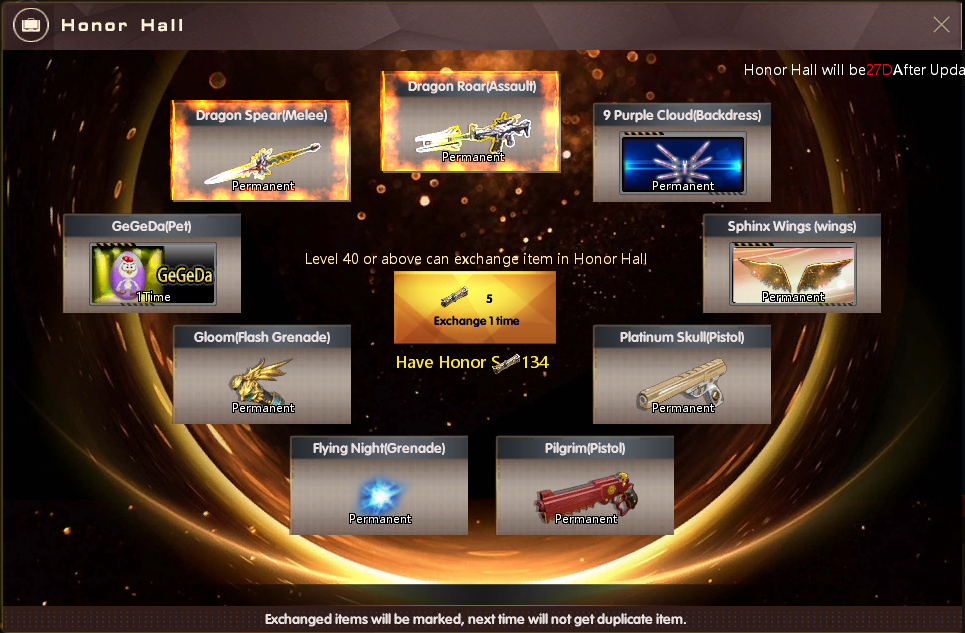Click the Honor Hall briefcase icon

pos(32,25)
